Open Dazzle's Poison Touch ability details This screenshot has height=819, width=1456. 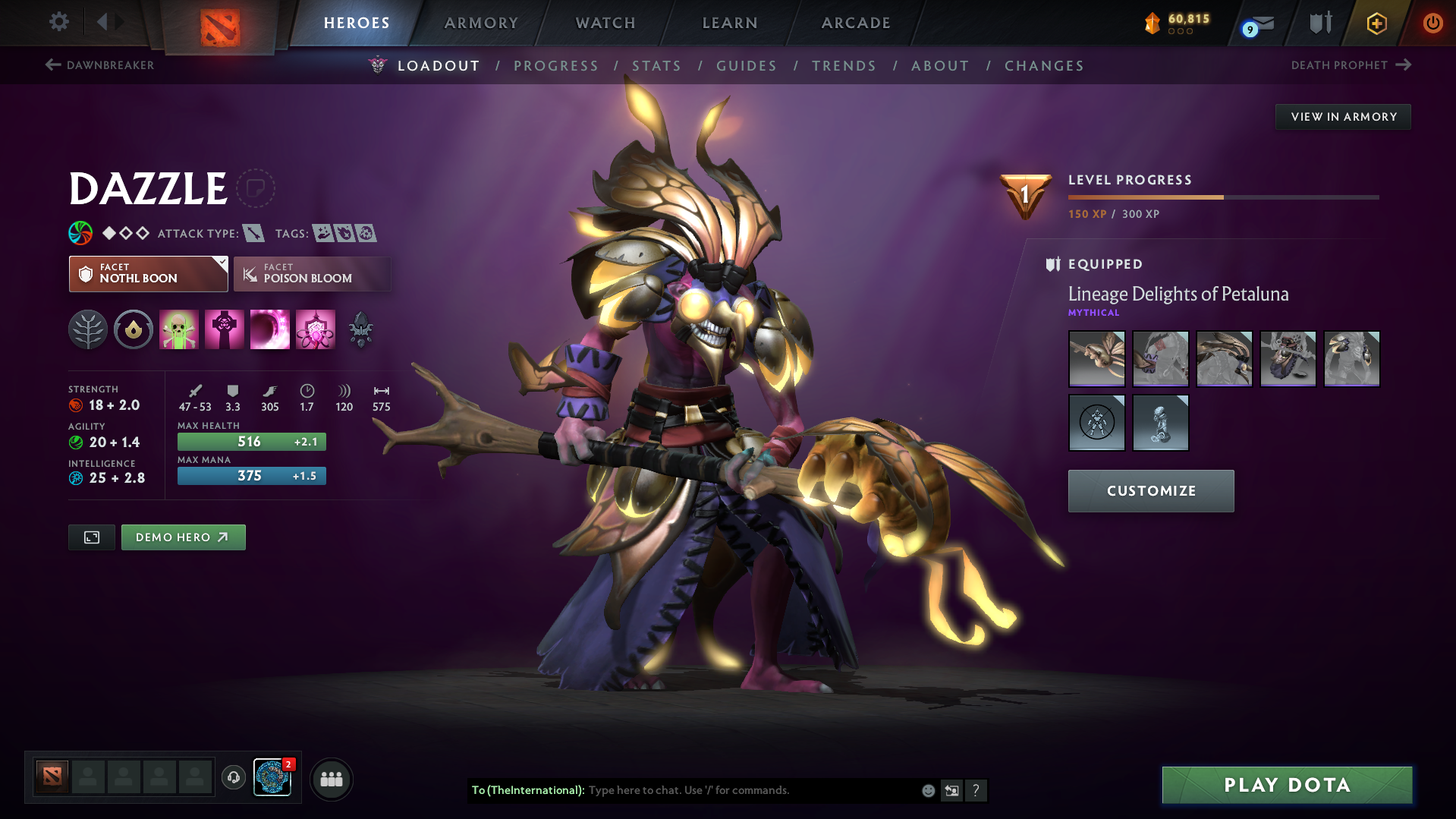click(x=179, y=329)
